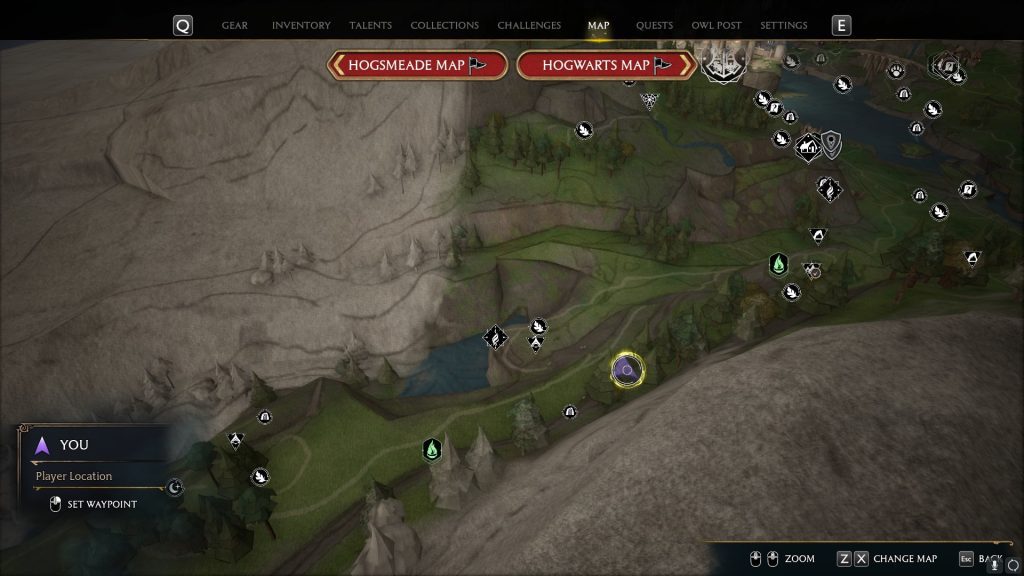Image resolution: width=1024 pixels, height=576 pixels.
Task: Select the shield marker on the map
Action: click(831, 145)
